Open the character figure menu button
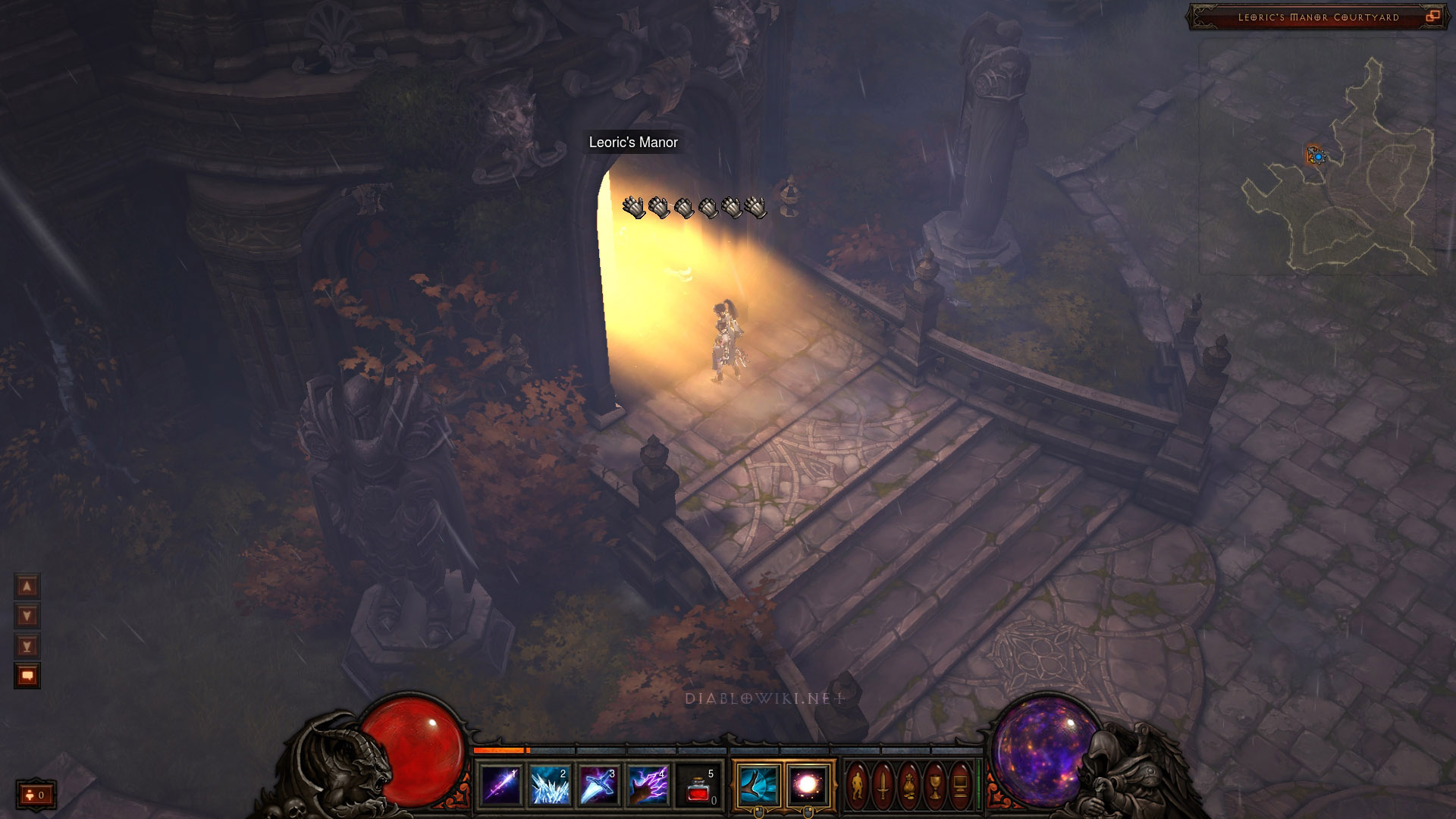Screen dimensions: 1456x819 pos(858,786)
